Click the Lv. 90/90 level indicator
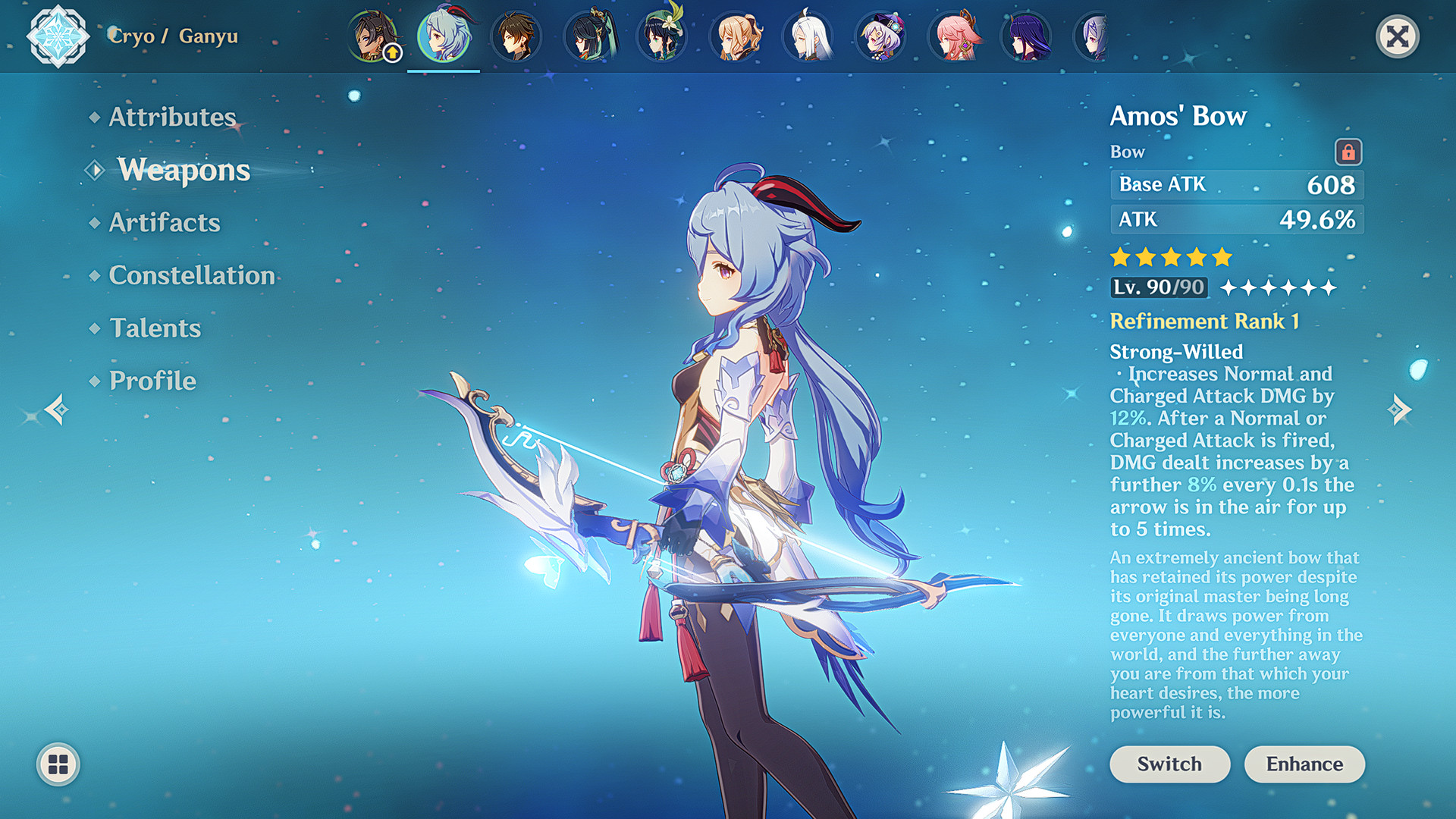The image size is (1456, 819). [1158, 287]
